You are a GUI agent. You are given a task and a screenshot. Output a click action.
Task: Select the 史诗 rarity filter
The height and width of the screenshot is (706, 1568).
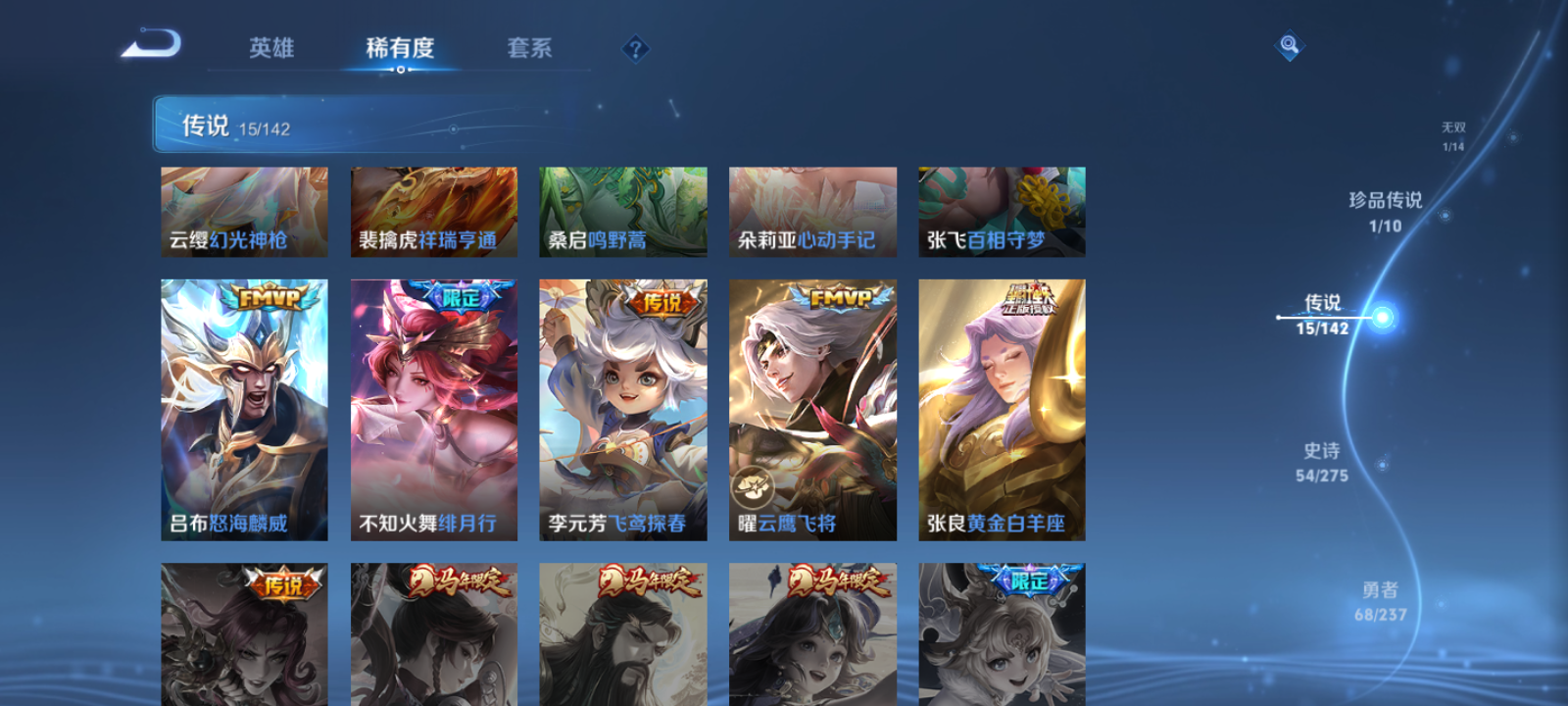[1321, 461]
